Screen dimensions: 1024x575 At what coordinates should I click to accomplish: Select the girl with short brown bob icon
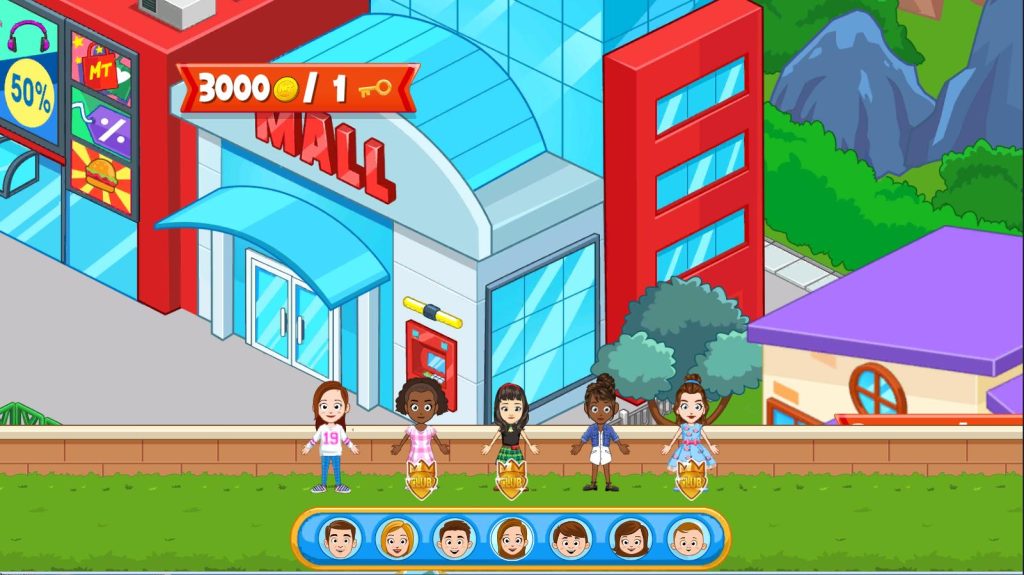click(630, 539)
